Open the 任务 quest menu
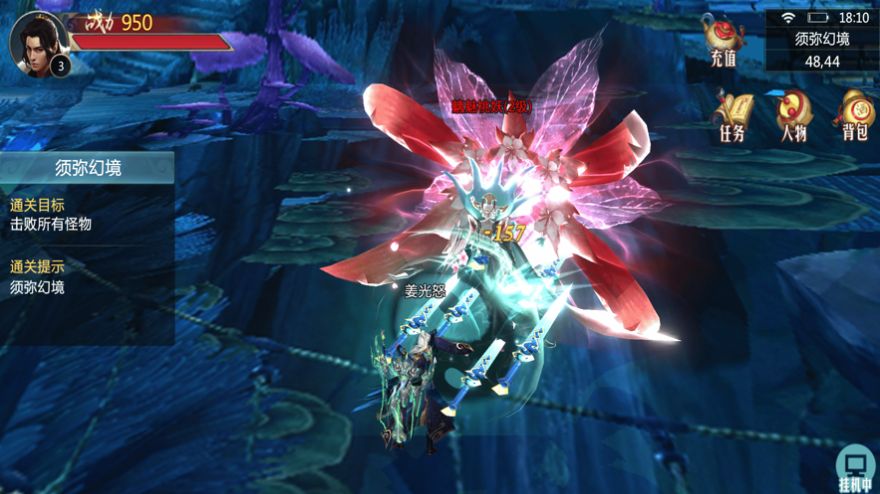Image resolution: width=880 pixels, height=494 pixels. [732, 114]
